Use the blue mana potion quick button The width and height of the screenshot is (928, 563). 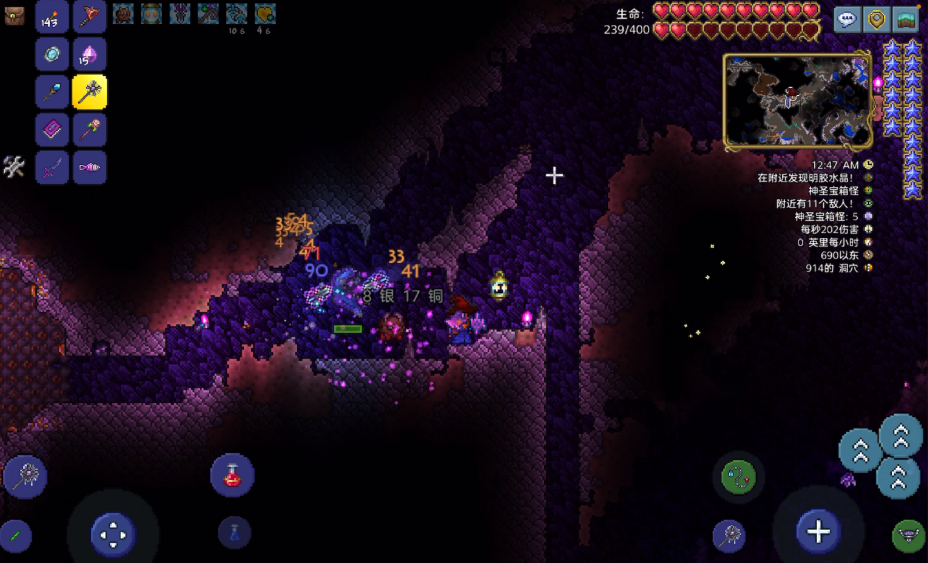point(234,532)
